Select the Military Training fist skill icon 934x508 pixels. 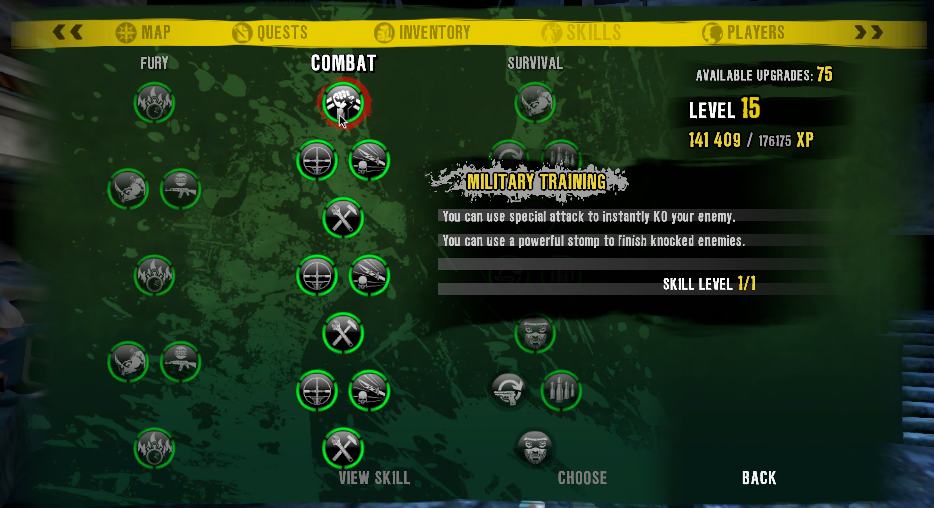tap(344, 102)
